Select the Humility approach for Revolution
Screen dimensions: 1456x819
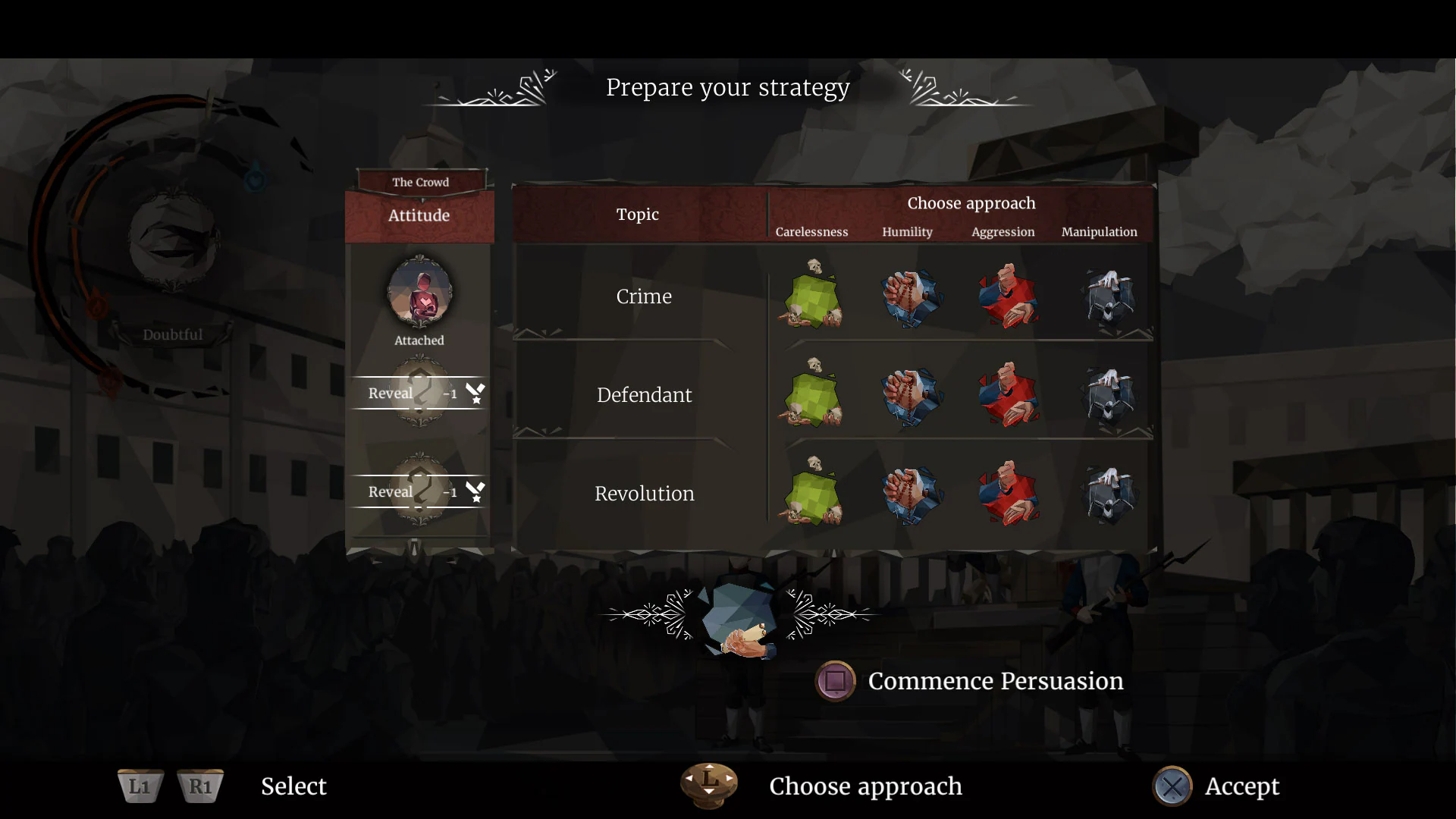click(x=910, y=493)
